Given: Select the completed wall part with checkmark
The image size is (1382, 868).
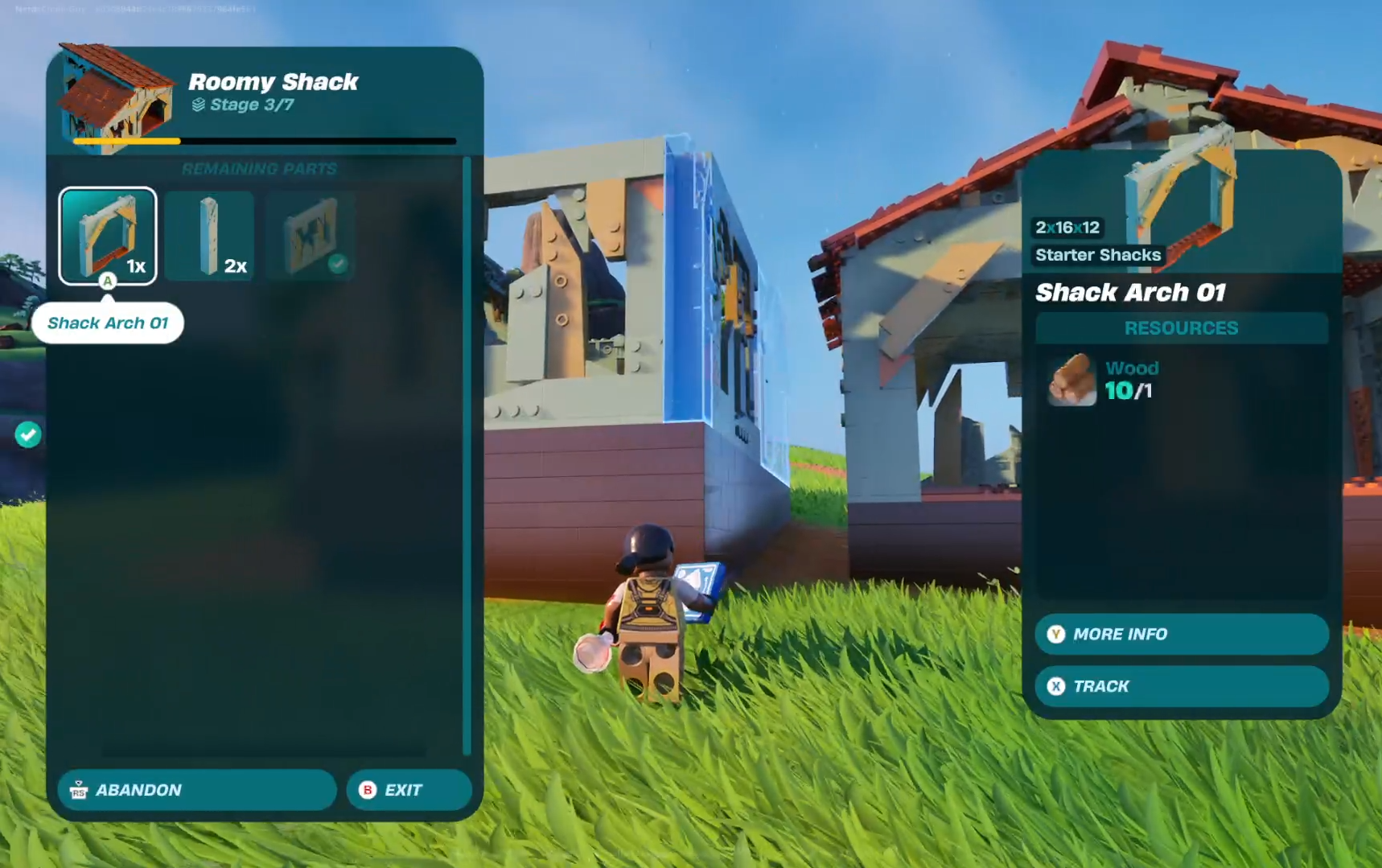Looking at the screenshot, I should pyautogui.click(x=311, y=236).
